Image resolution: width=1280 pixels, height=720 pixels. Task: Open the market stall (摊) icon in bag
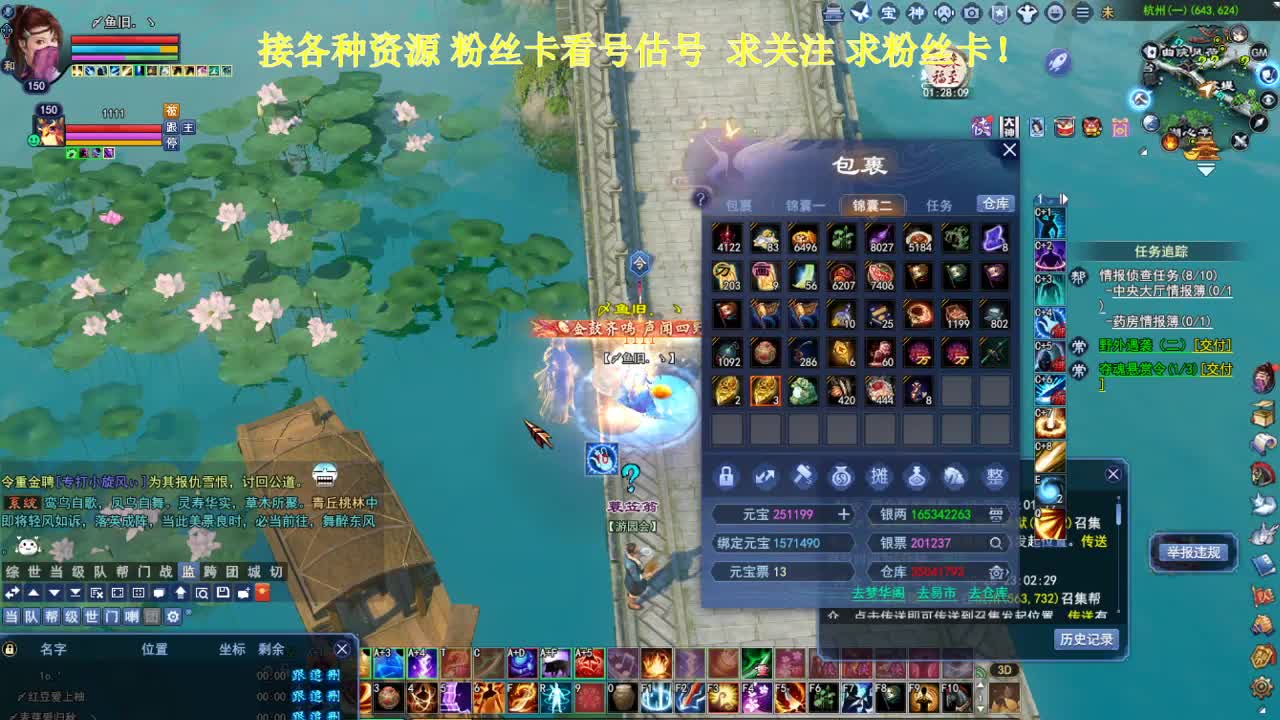click(880, 476)
